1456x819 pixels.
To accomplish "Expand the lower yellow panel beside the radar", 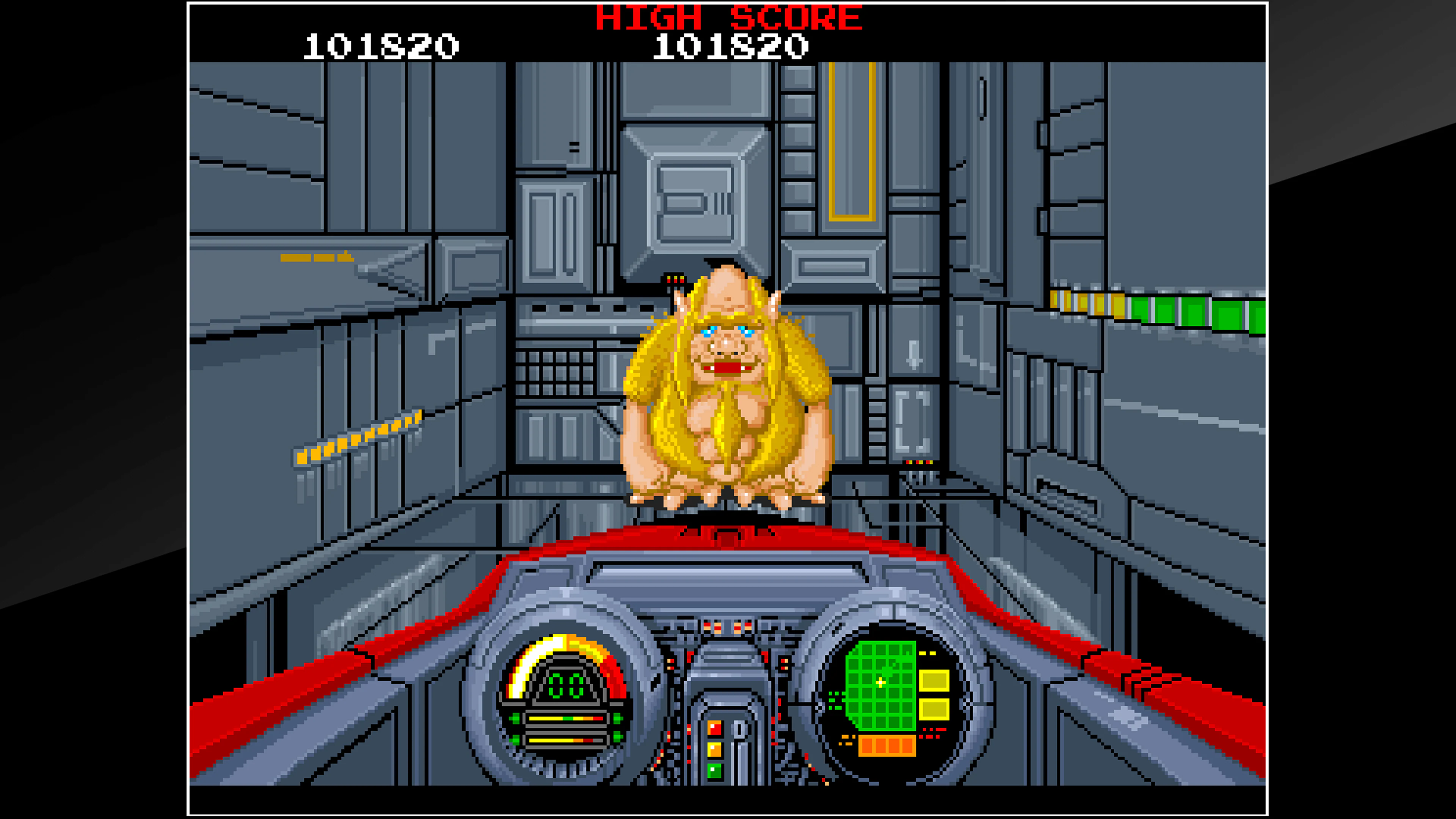I will 934,709.
